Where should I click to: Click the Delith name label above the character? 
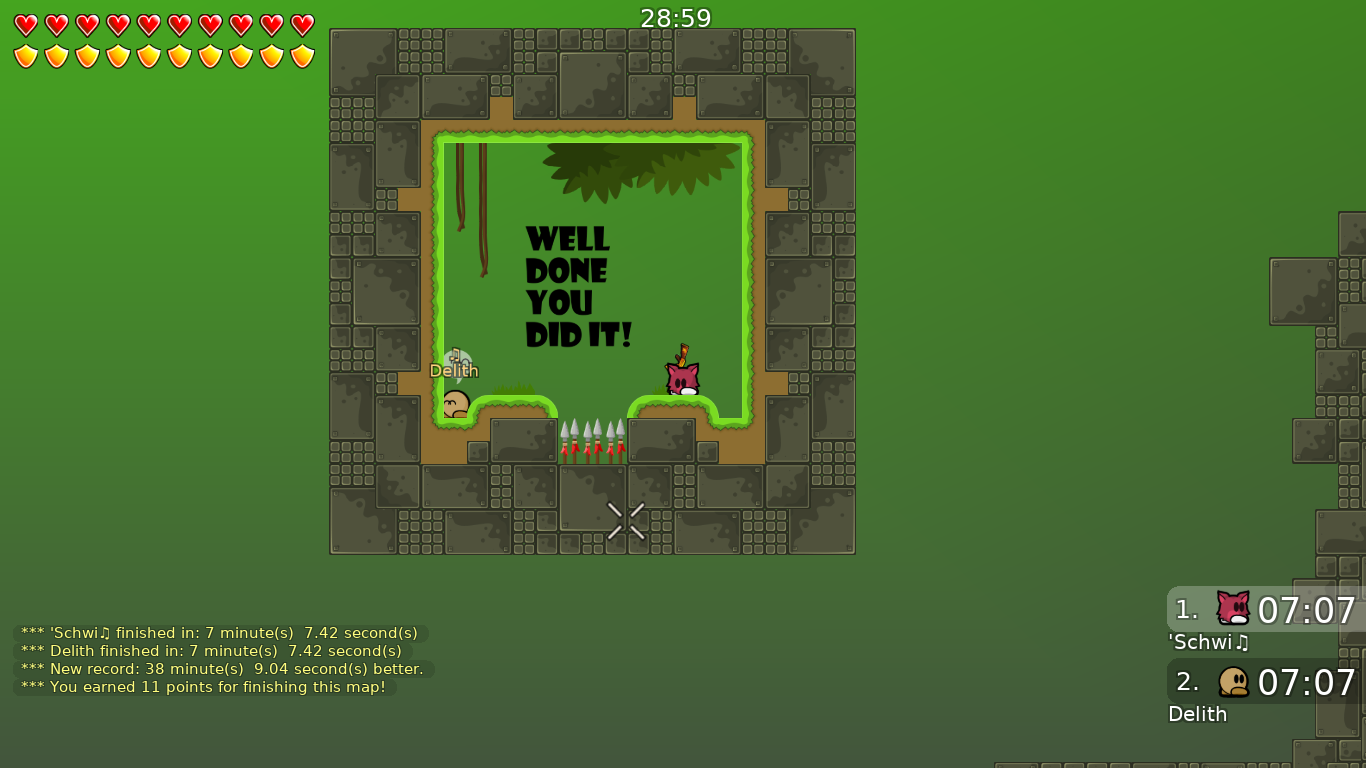point(455,370)
